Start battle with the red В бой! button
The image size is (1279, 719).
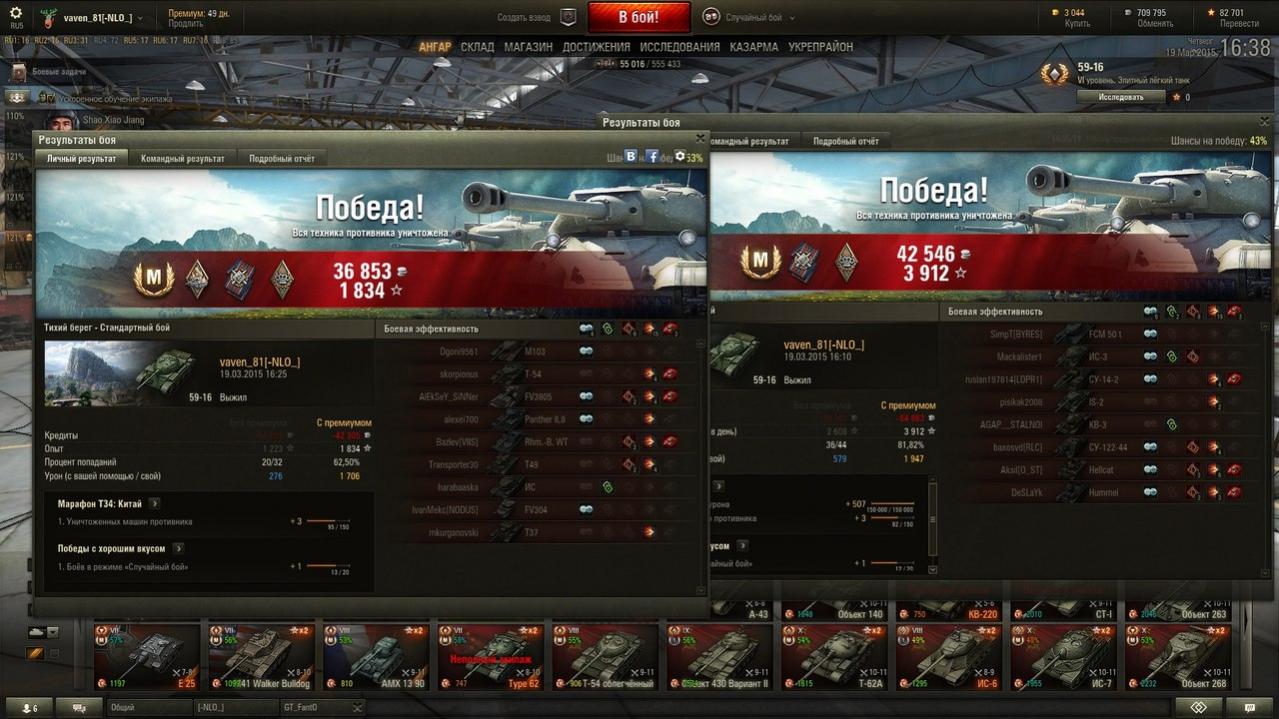[638, 17]
